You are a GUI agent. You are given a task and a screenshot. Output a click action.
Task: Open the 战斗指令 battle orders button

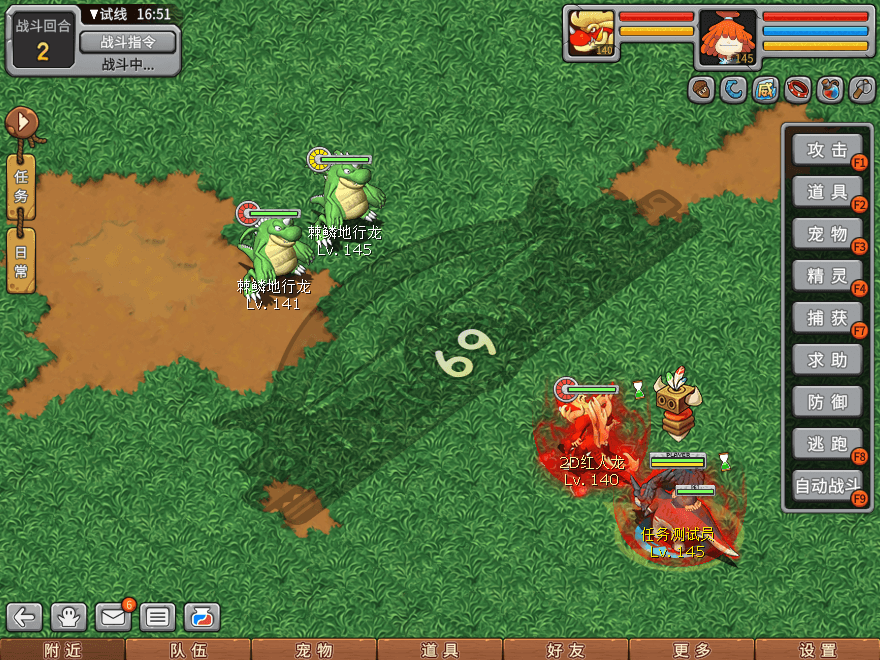click(127, 42)
